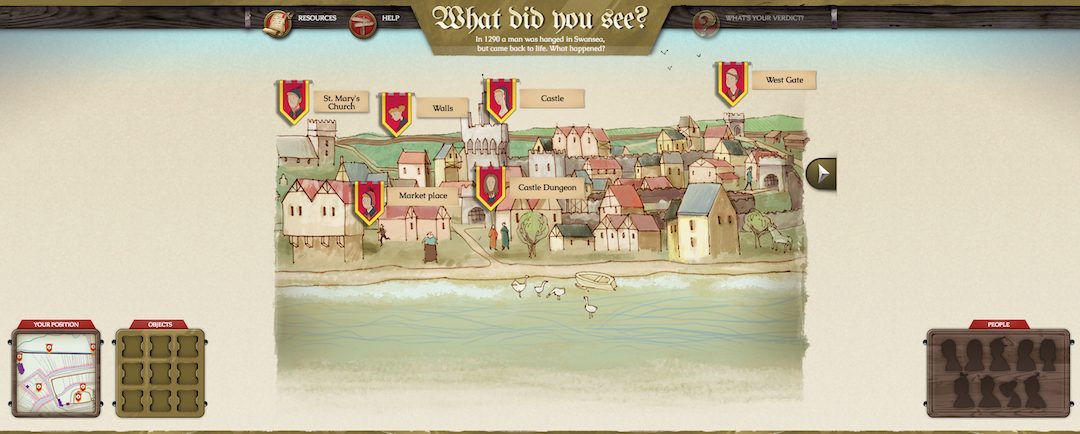Choose the Castle location marker
Screen dimensions: 1080x434
(x=500, y=100)
